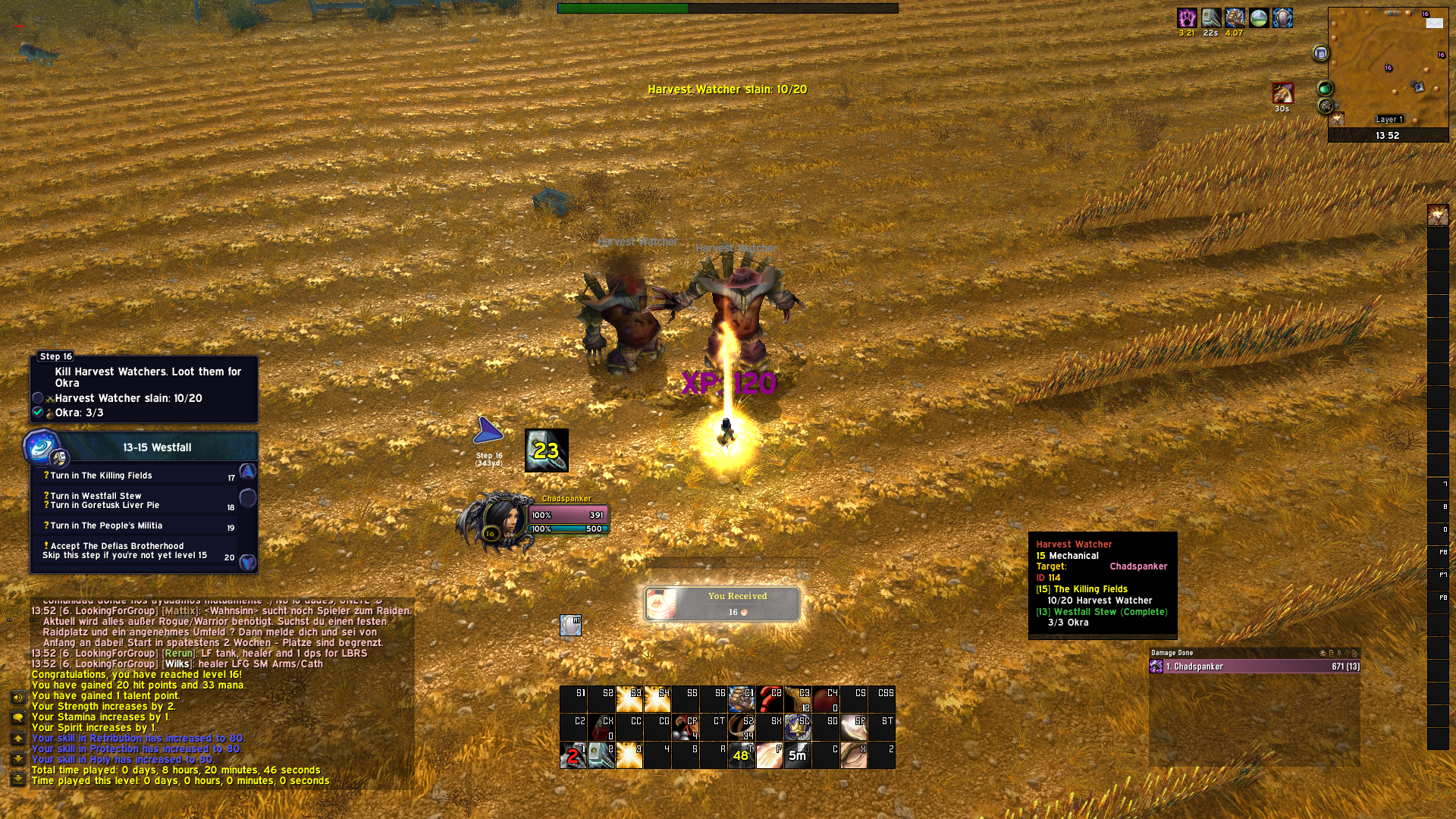Select the Turn in The Killing Fields step
This screenshot has width=1456, height=819.
pos(101,475)
